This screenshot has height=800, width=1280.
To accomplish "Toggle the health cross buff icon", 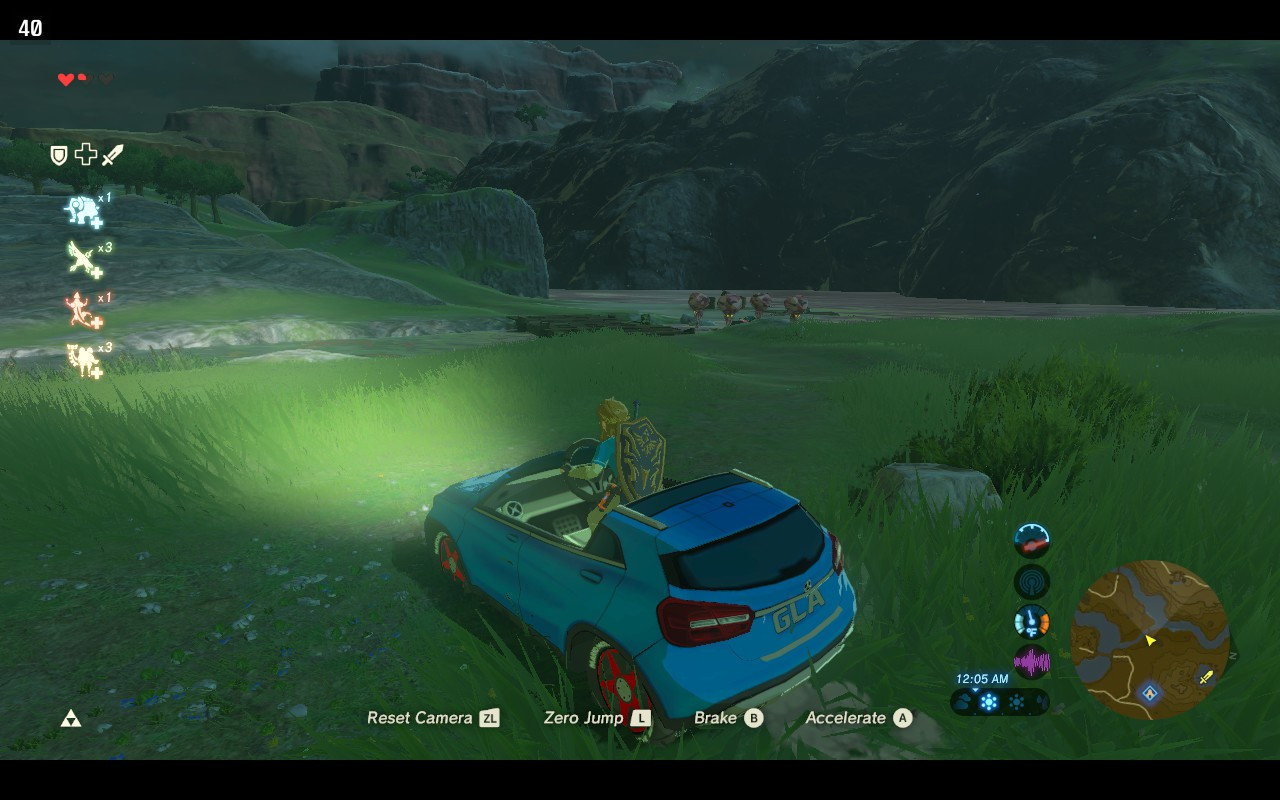I will pyautogui.click(x=86, y=154).
